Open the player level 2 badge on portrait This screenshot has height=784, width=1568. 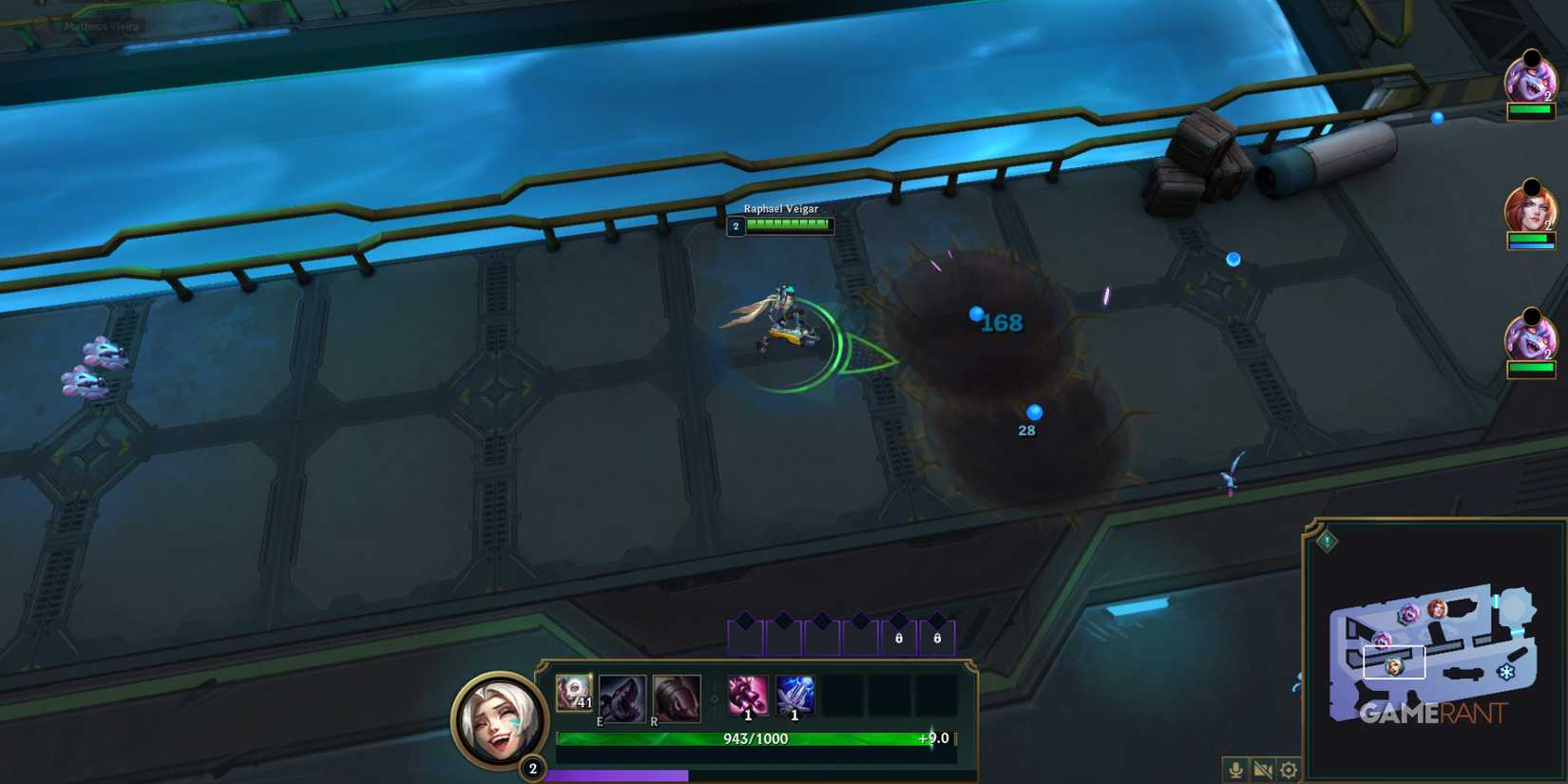click(532, 765)
